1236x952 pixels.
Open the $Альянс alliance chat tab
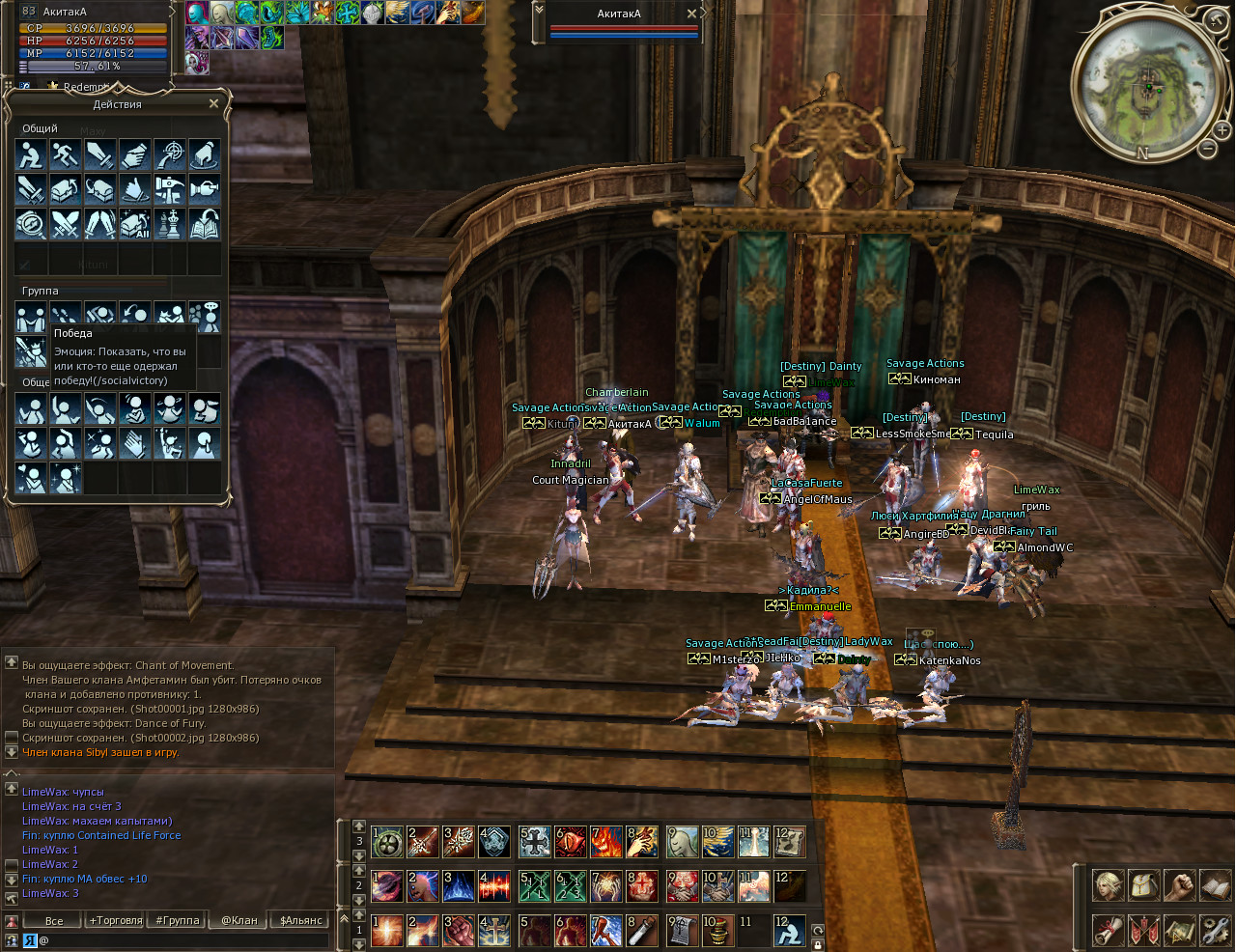(x=301, y=920)
